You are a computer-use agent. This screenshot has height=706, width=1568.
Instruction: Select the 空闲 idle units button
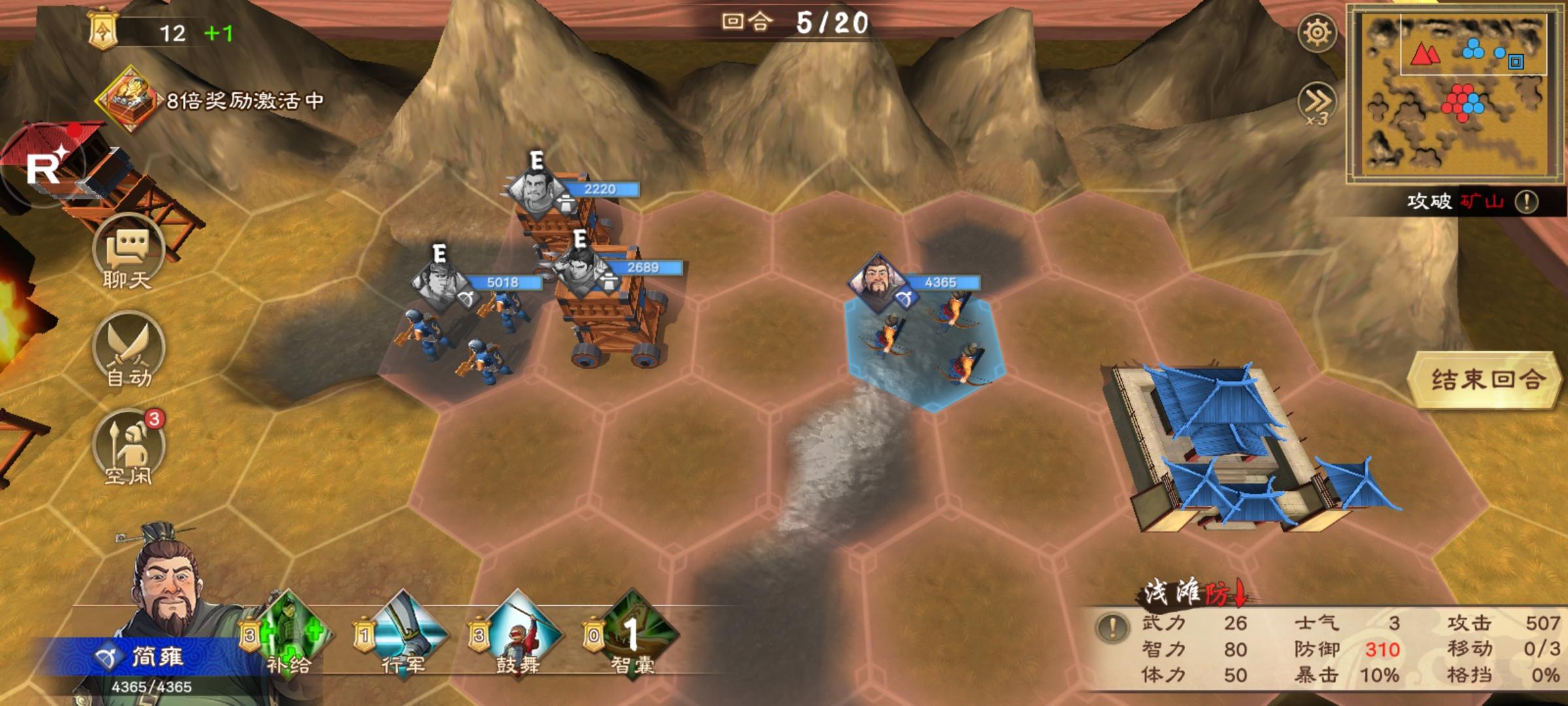click(x=129, y=449)
